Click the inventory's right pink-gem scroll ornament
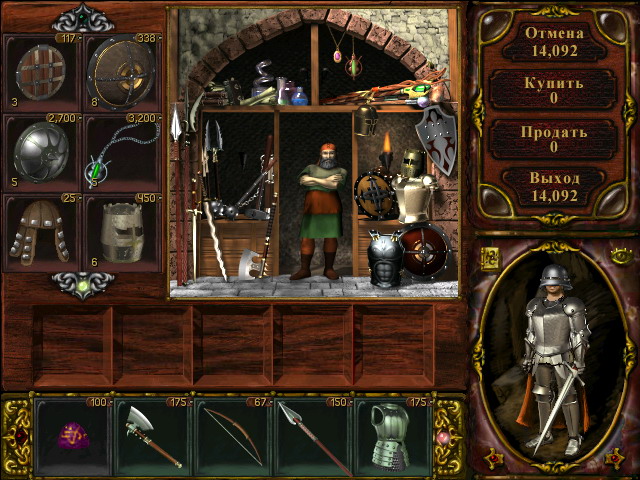Screen dimensions: 640x480 (x=447, y=437)
